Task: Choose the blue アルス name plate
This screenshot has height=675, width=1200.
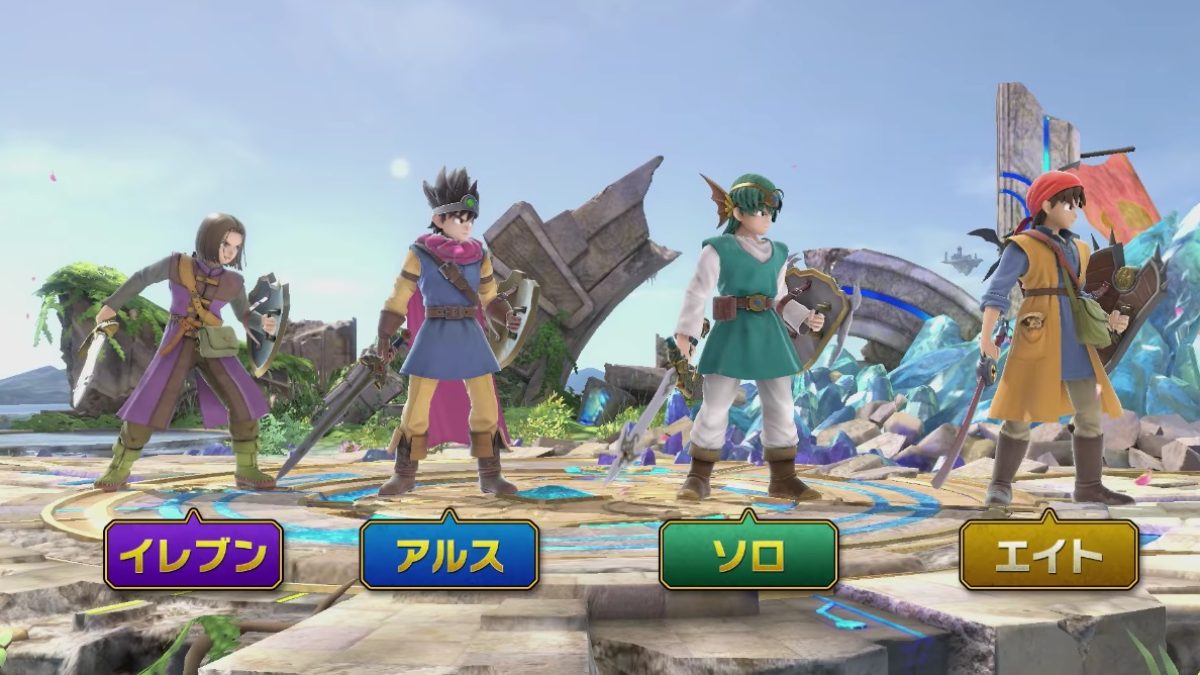Action: click(x=449, y=554)
